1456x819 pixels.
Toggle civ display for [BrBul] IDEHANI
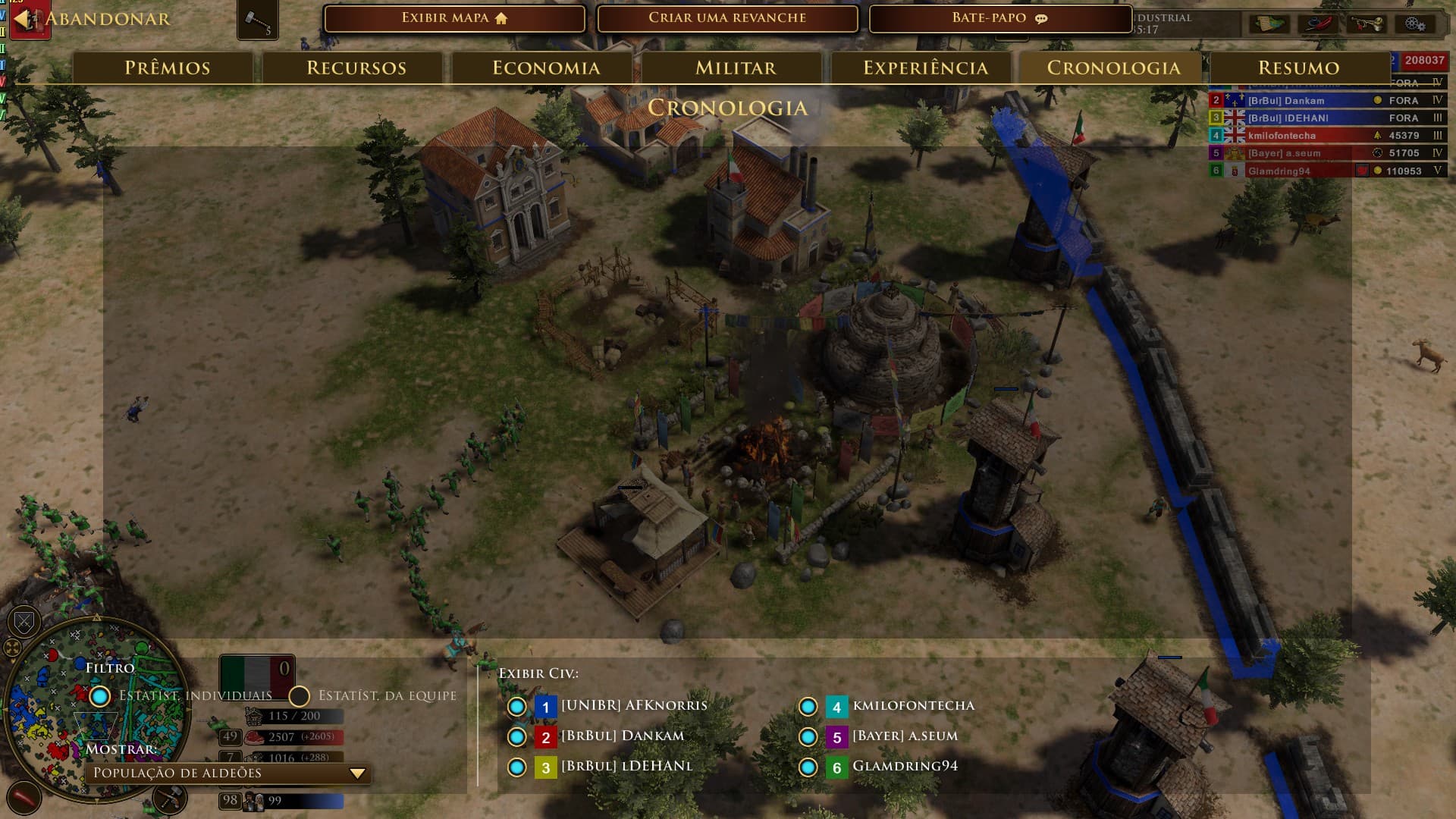click(517, 767)
